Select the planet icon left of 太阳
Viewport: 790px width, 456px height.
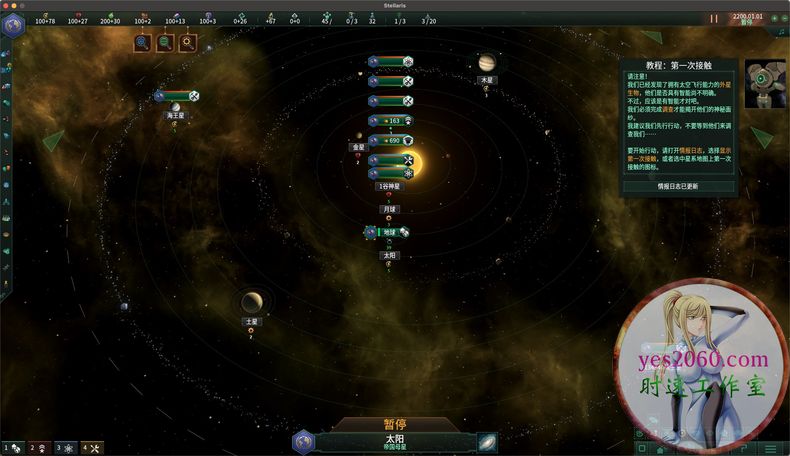pos(303,442)
